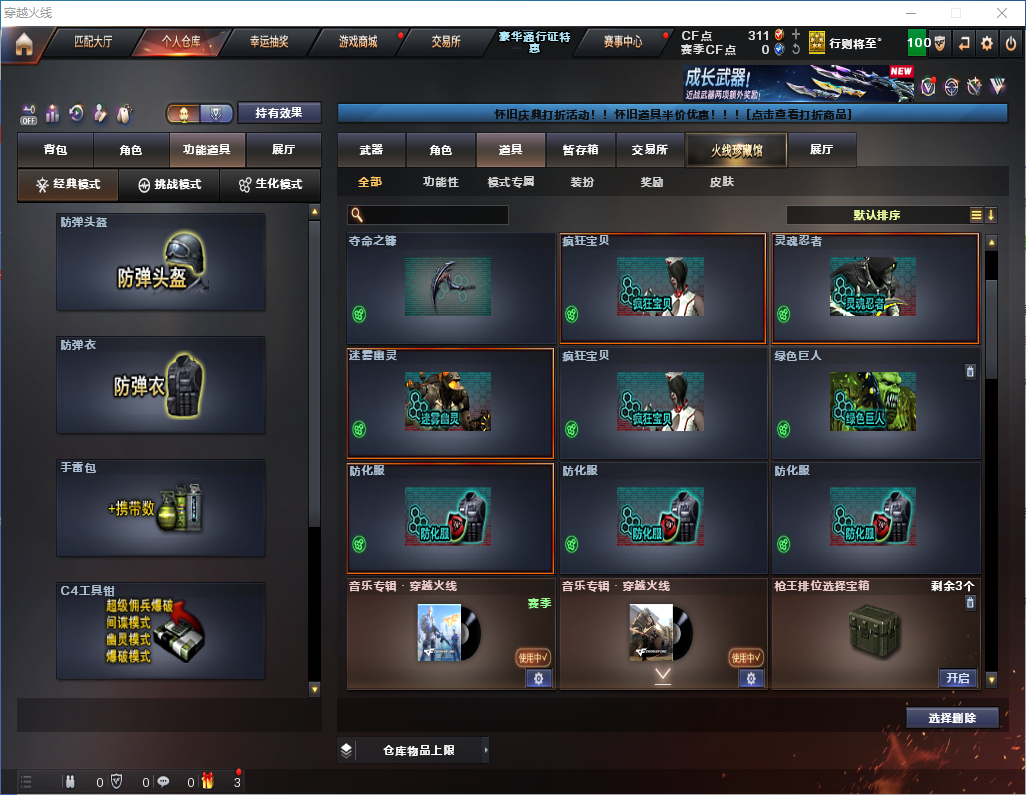The height and width of the screenshot is (795, 1026).
Task: Show the 皮肤 skins filter
Action: pyautogui.click(x=721, y=182)
